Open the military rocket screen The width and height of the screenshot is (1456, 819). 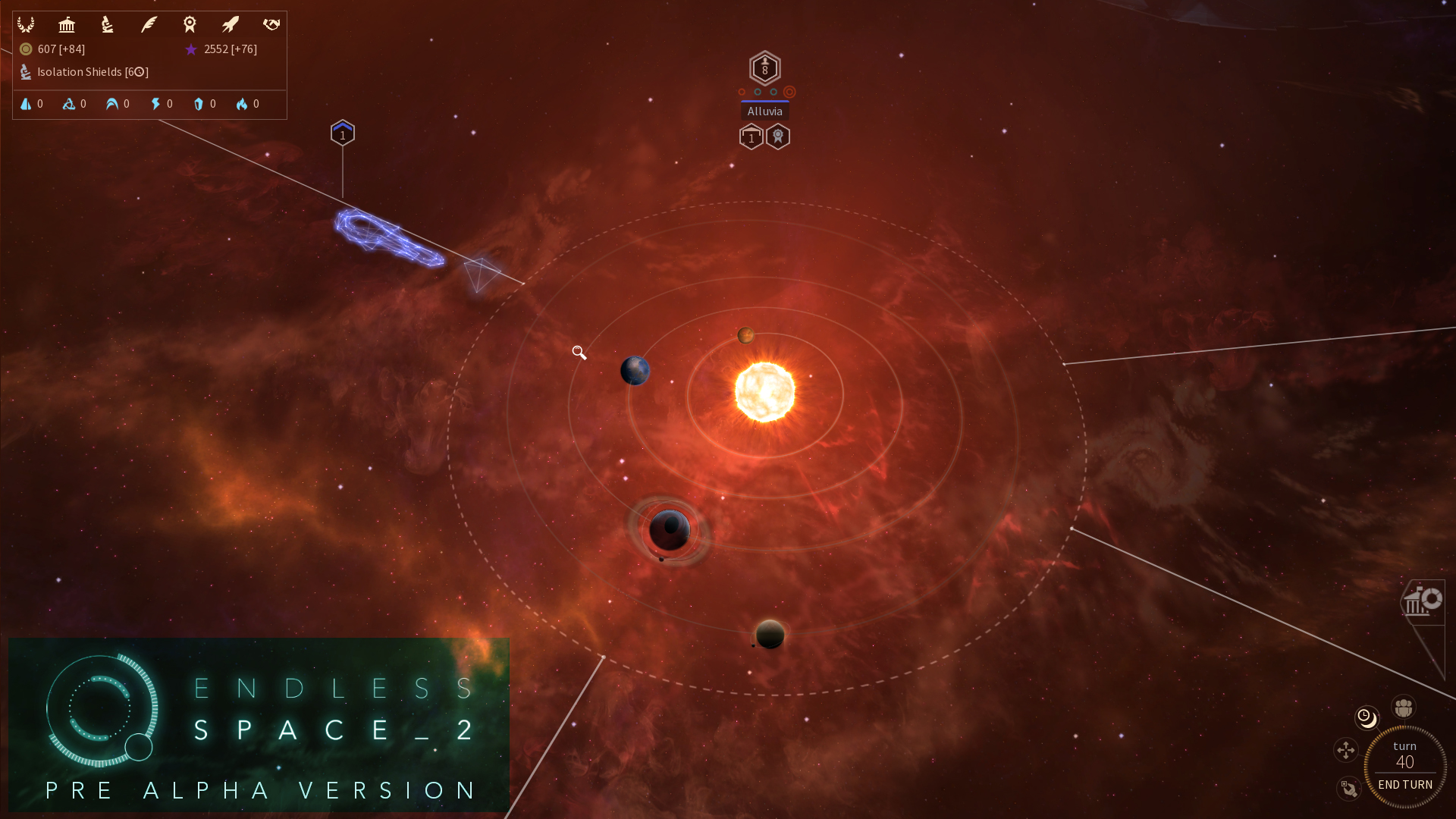pyautogui.click(x=230, y=24)
